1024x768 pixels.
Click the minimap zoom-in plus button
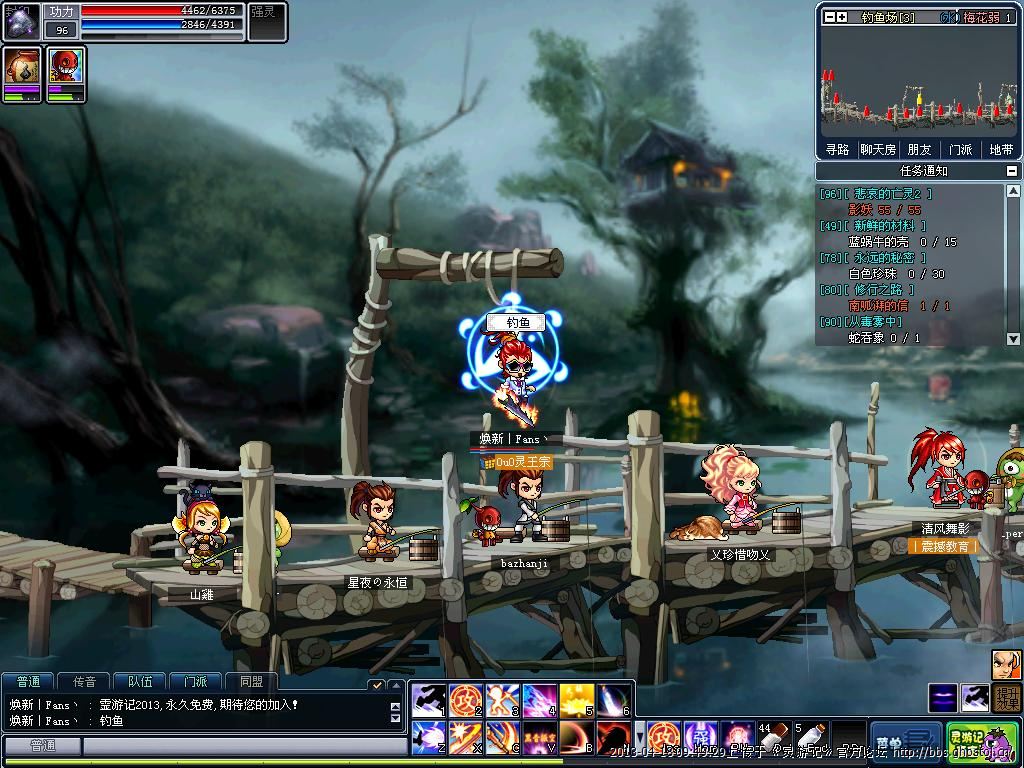click(842, 17)
